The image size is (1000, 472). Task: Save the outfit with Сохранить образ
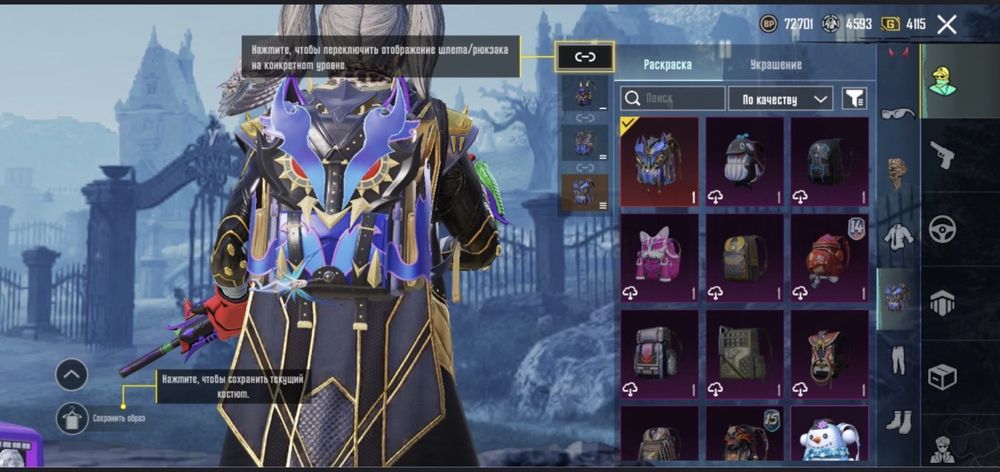pyautogui.click(x=74, y=416)
